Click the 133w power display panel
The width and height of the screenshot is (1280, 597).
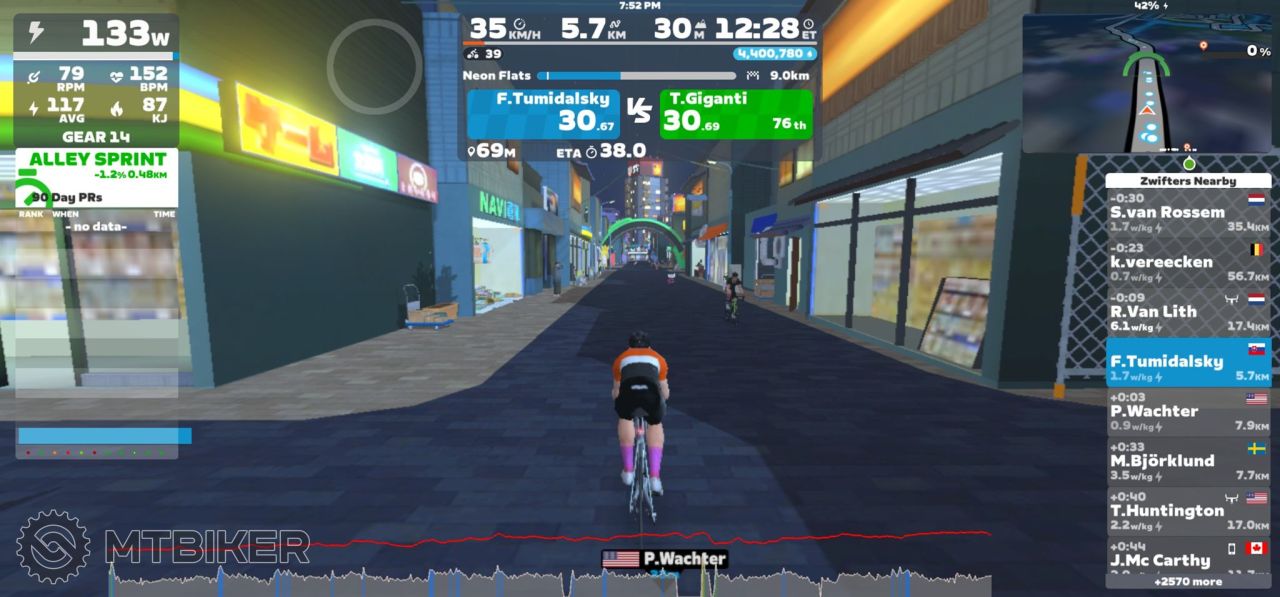[x=97, y=33]
